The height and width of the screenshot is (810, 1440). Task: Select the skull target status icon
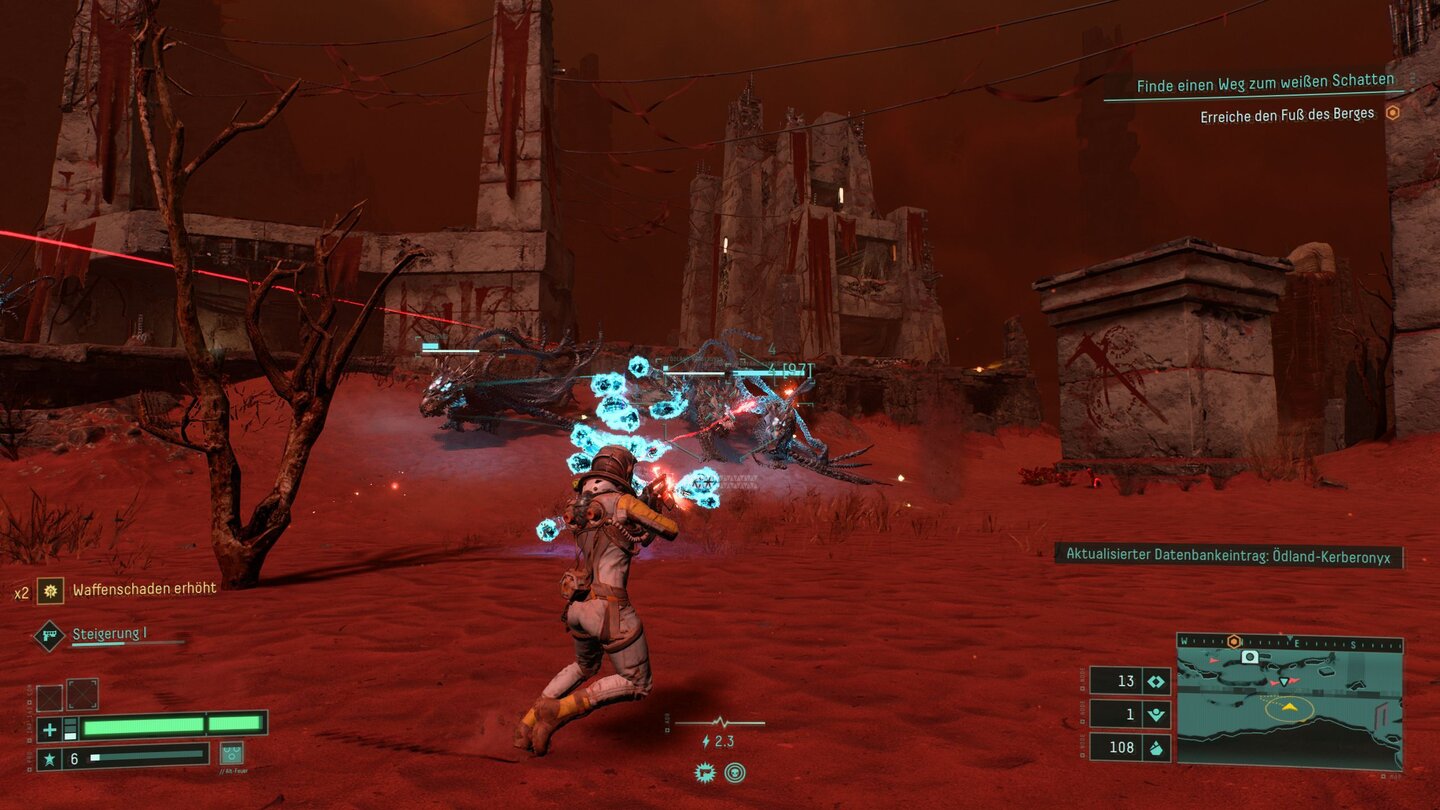735,772
